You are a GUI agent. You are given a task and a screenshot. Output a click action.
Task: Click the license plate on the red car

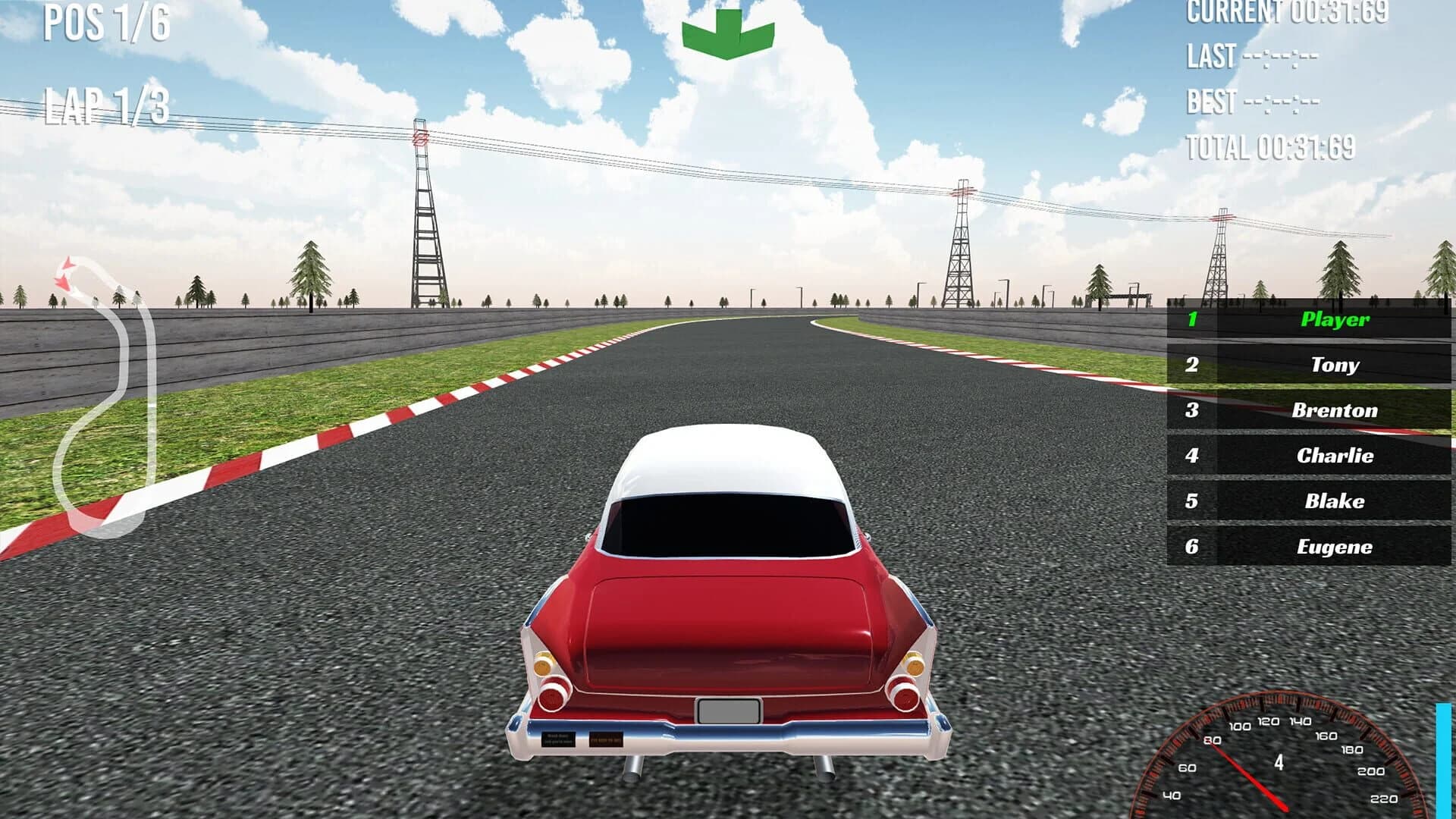point(730,711)
